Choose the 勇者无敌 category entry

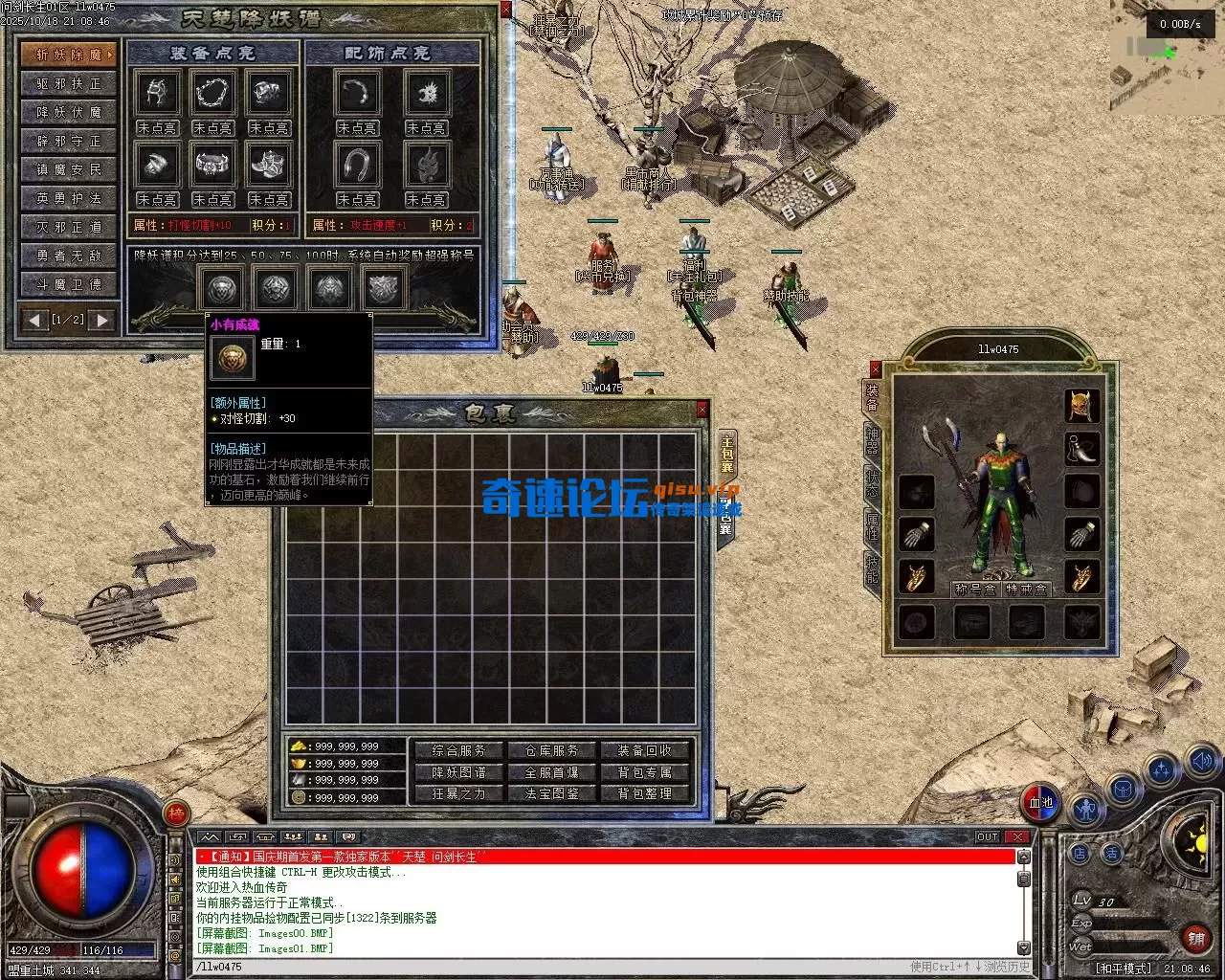(69, 256)
